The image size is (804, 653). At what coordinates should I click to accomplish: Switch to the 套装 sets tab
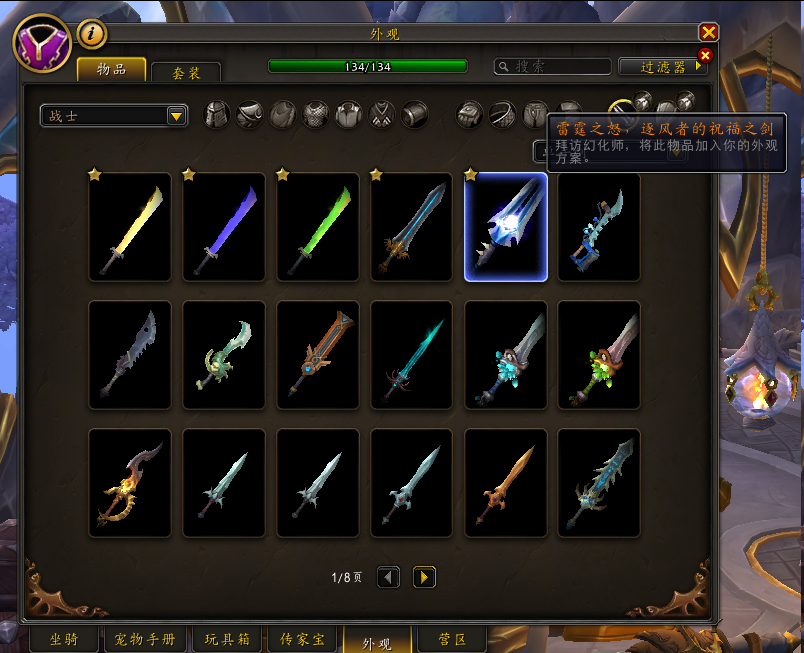(x=186, y=72)
